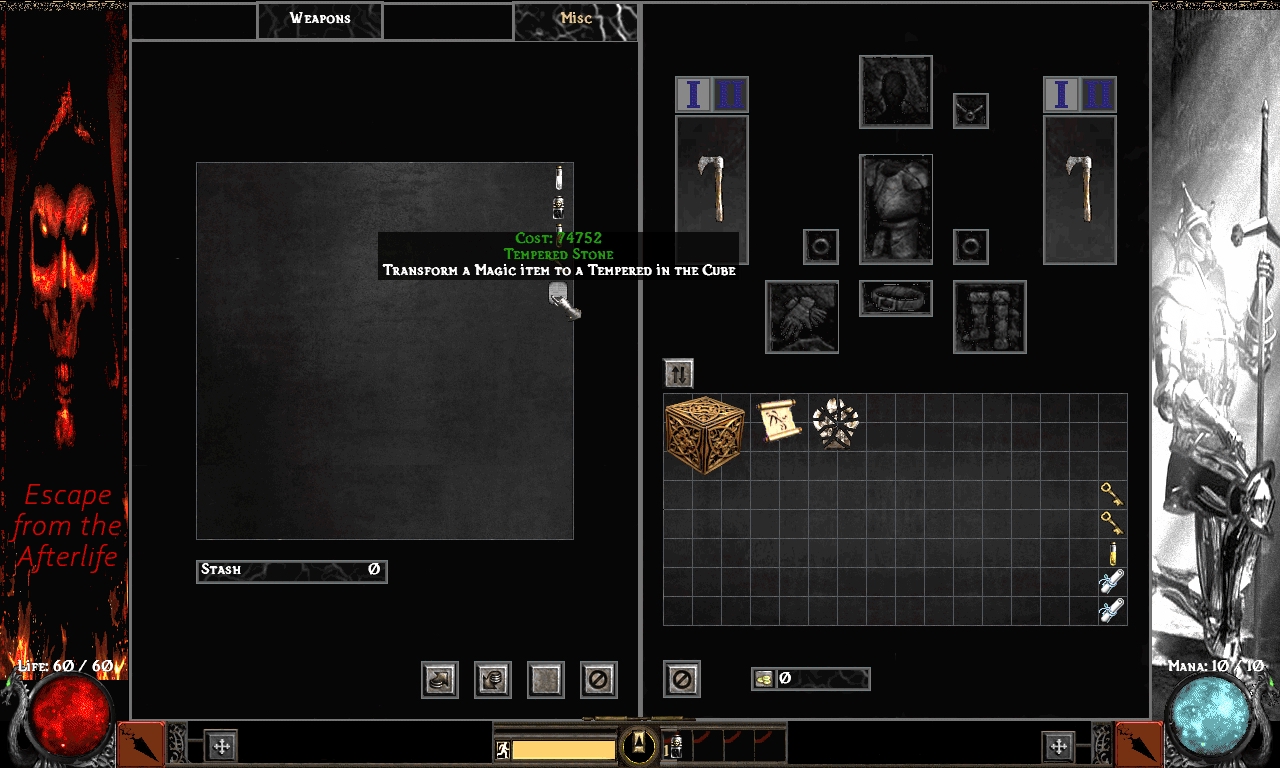Toggle the run/walk icon on the bar
The image size is (1280, 768).
pos(503,749)
